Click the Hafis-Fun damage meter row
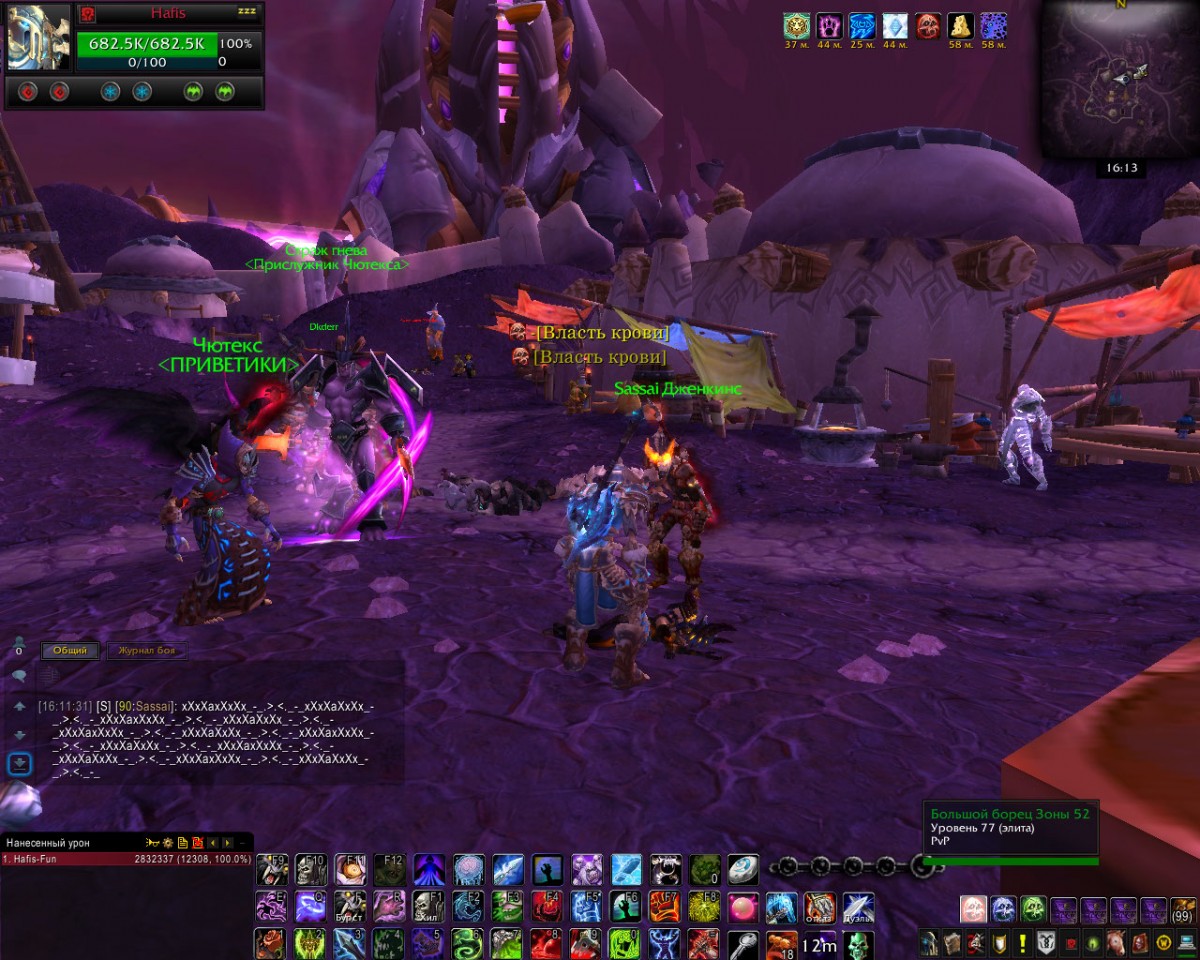 pos(126,858)
